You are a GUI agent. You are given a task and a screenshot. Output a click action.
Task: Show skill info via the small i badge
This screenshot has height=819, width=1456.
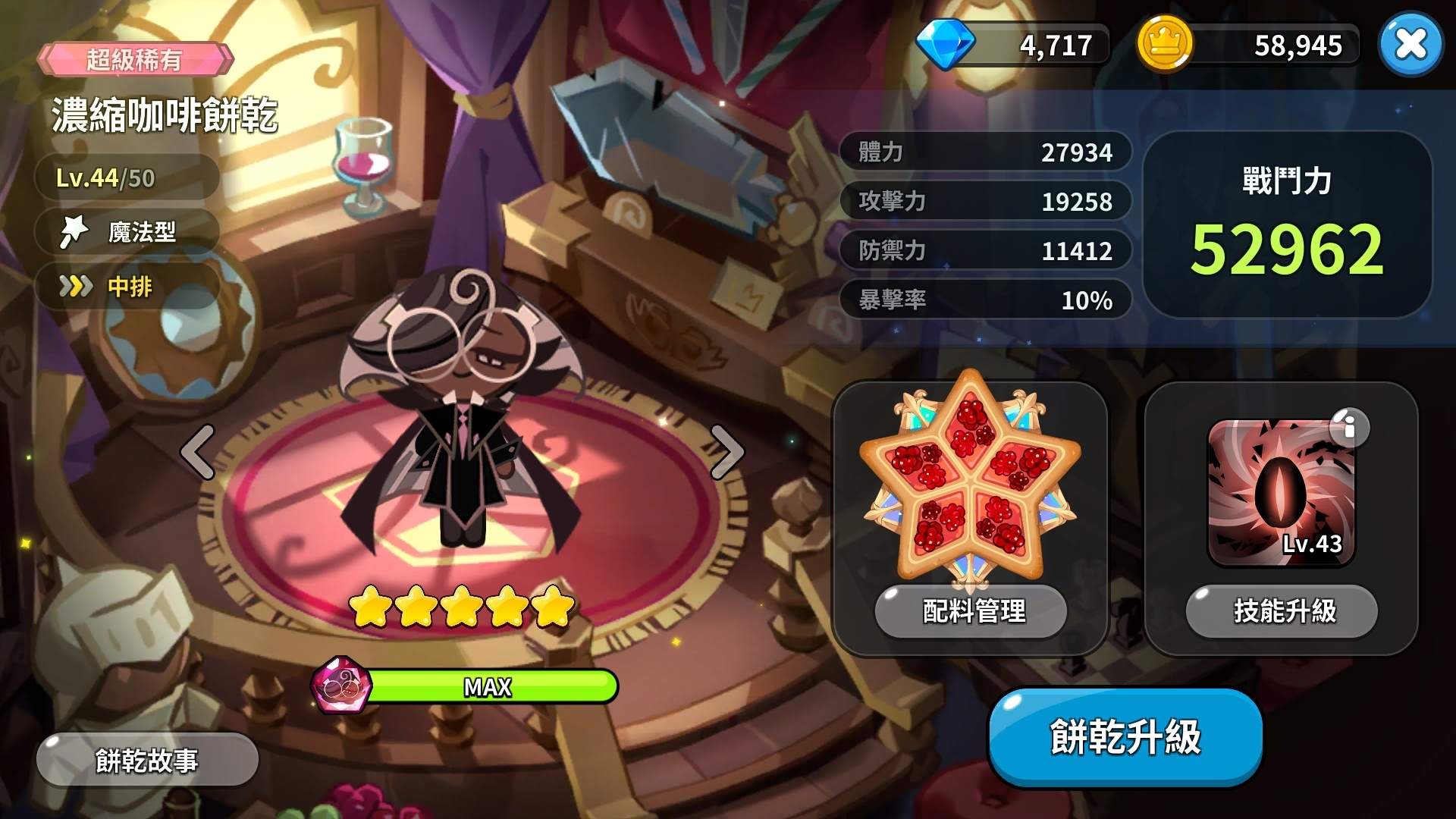(x=1349, y=428)
